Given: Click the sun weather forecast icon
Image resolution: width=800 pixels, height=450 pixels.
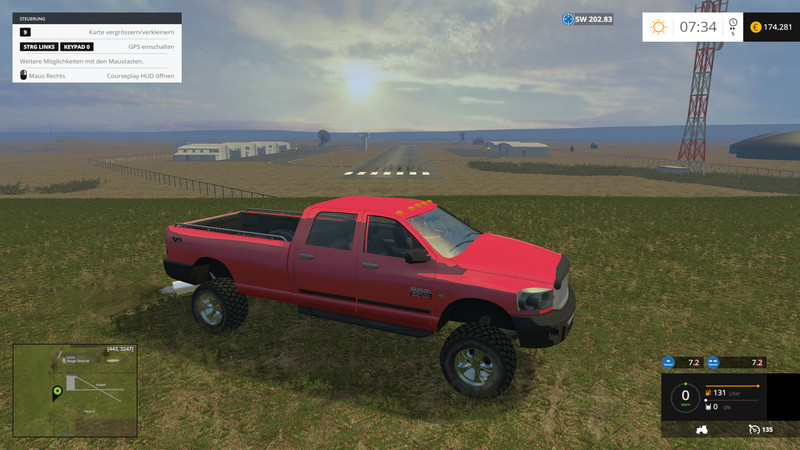Looking at the screenshot, I should [658, 27].
